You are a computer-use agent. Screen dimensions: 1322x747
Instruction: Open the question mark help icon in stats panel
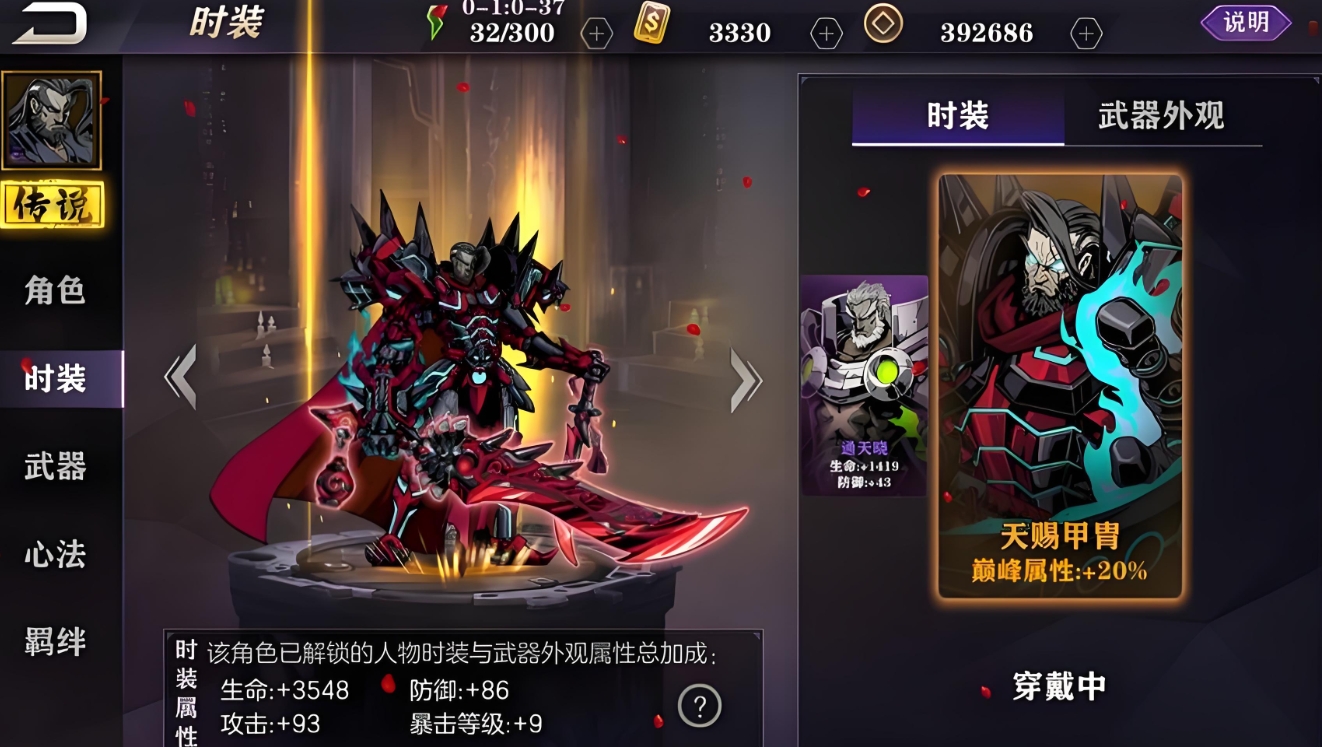[x=702, y=705]
